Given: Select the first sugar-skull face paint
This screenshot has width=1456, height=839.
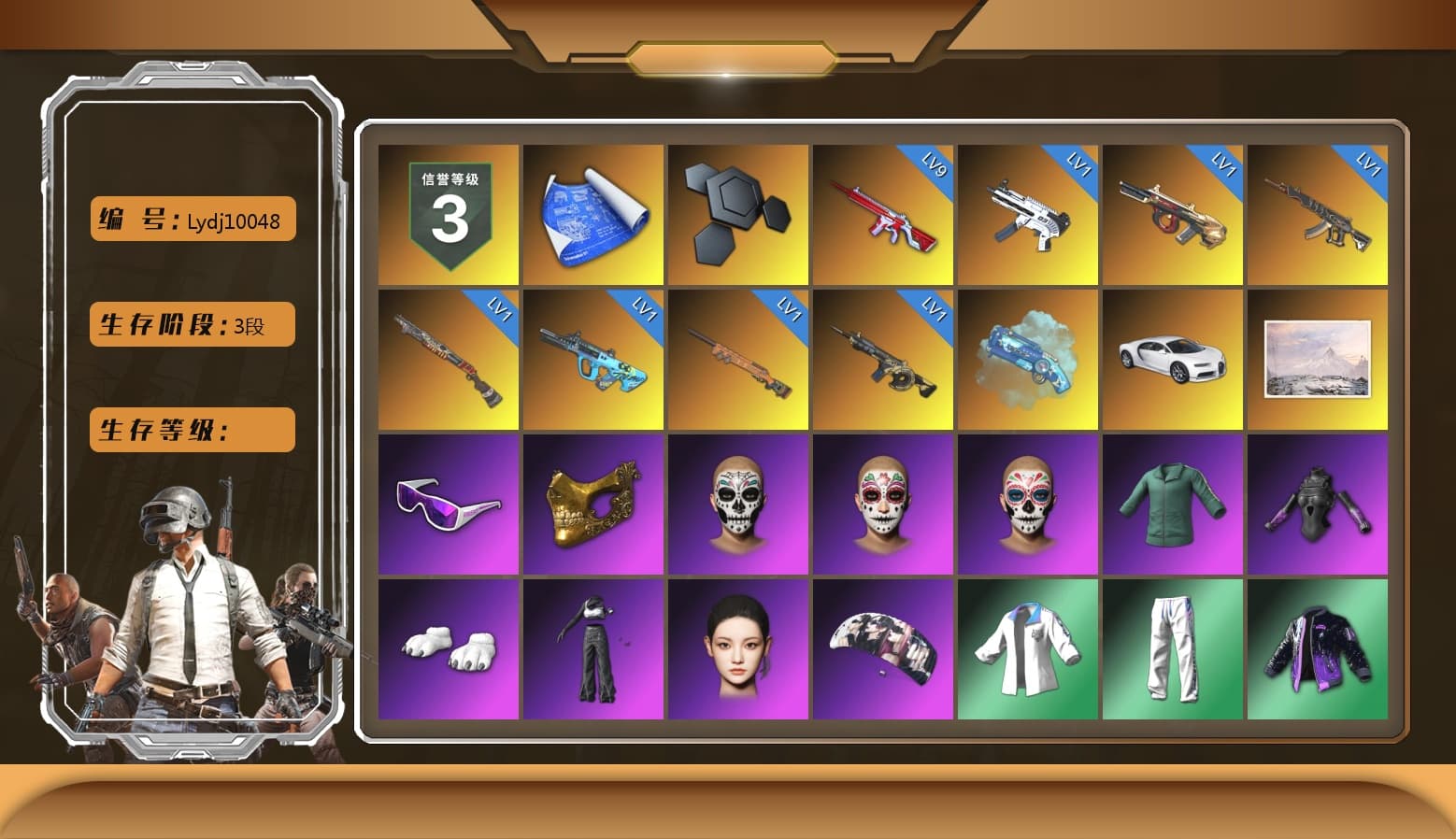Looking at the screenshot, I should click(737, 503).
